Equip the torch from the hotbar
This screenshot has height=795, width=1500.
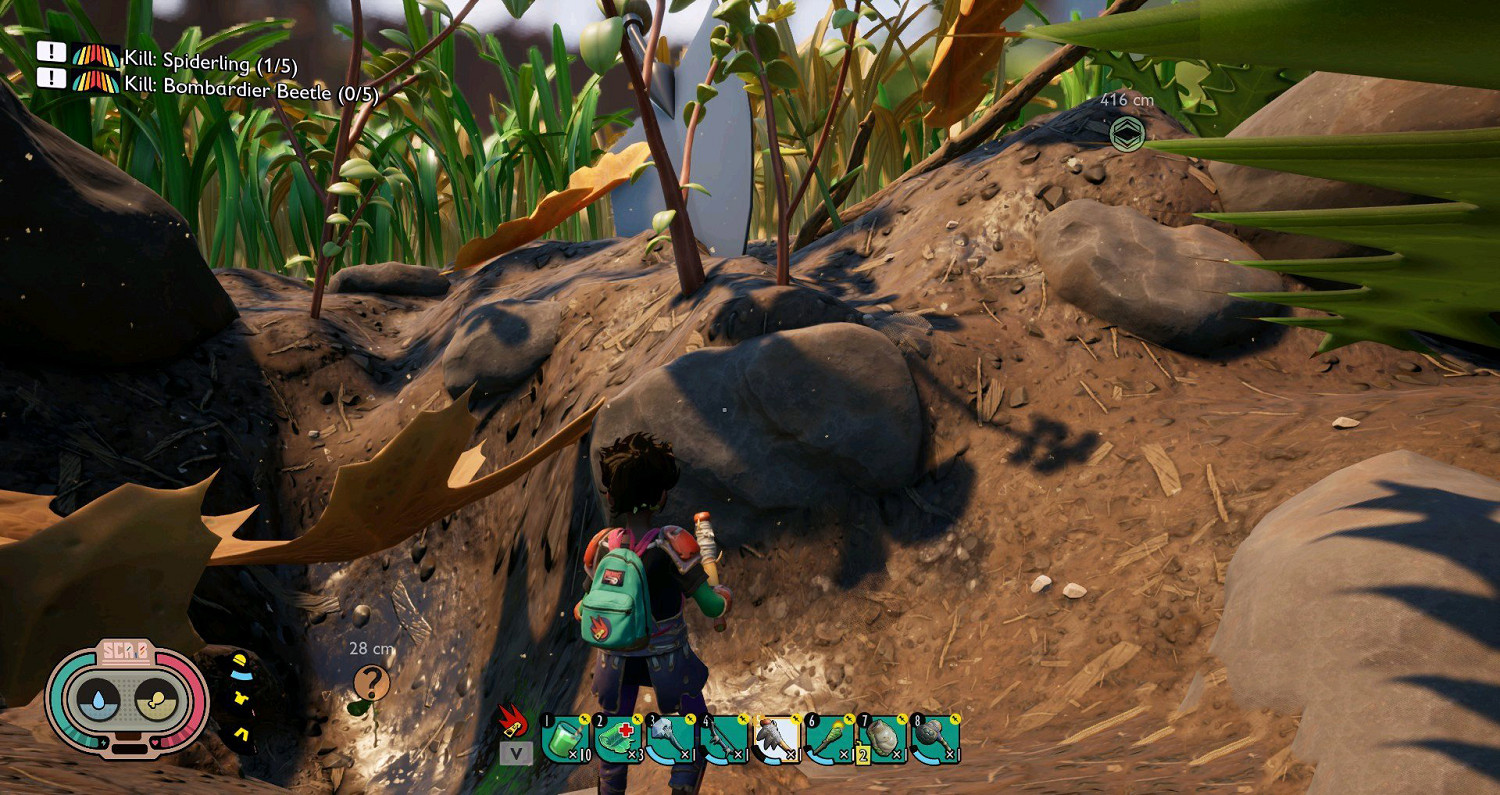click(x=829, y=740)
